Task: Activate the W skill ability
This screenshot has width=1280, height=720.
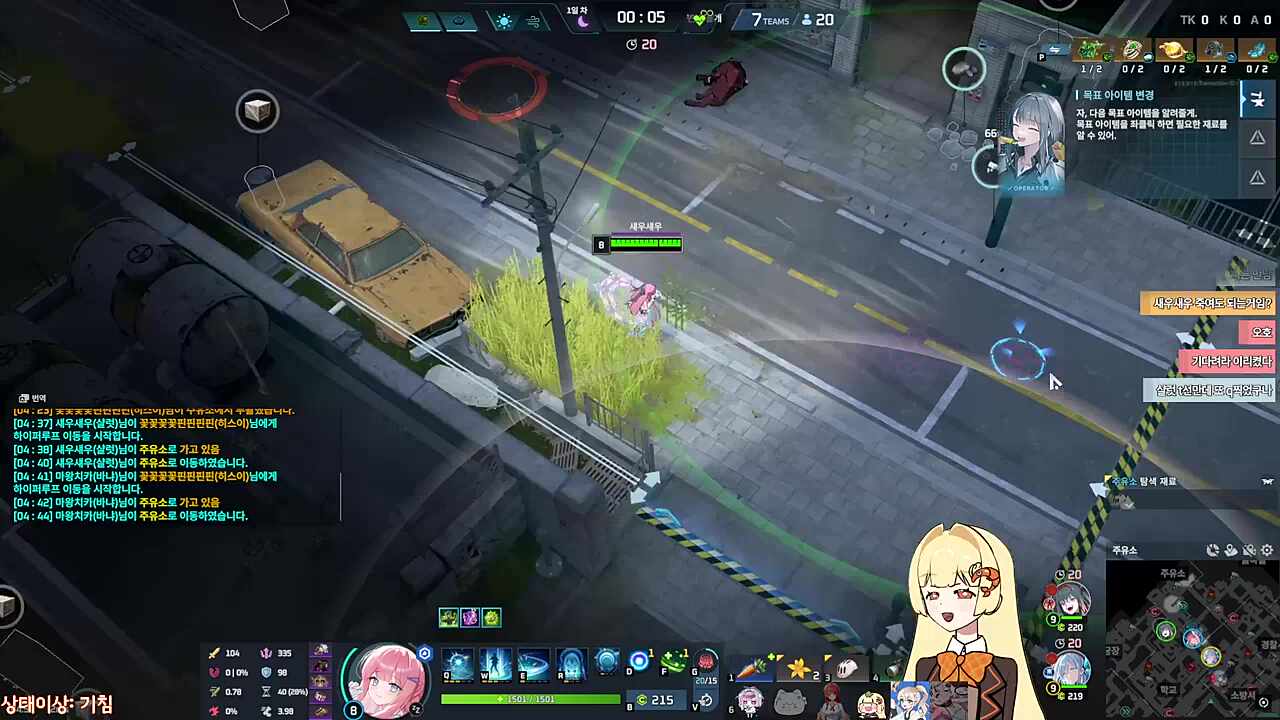Action: coord(494,665)
